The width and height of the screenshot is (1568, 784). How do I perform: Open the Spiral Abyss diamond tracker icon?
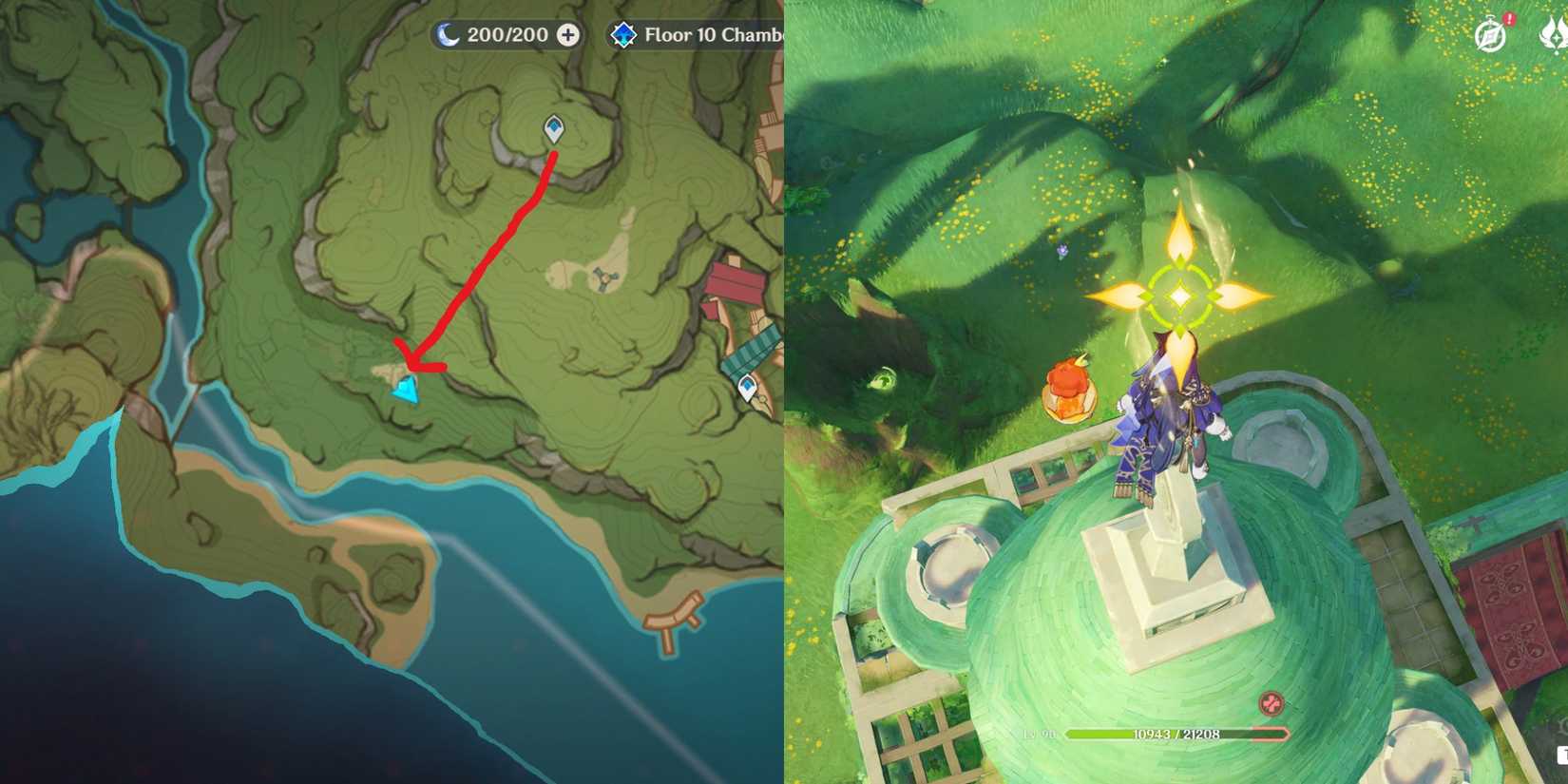622,35
